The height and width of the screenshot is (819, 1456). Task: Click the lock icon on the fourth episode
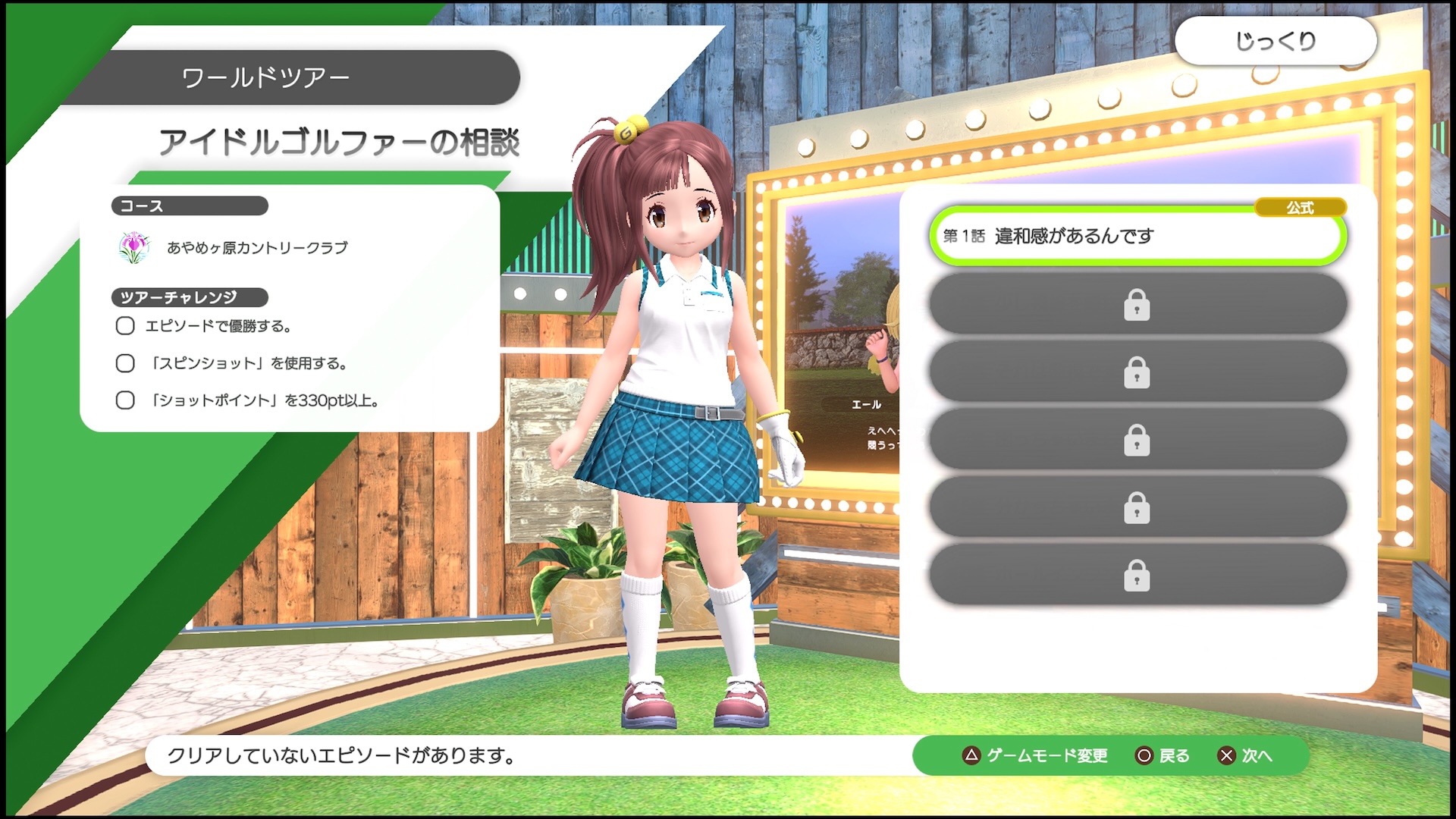point(1136,440)
